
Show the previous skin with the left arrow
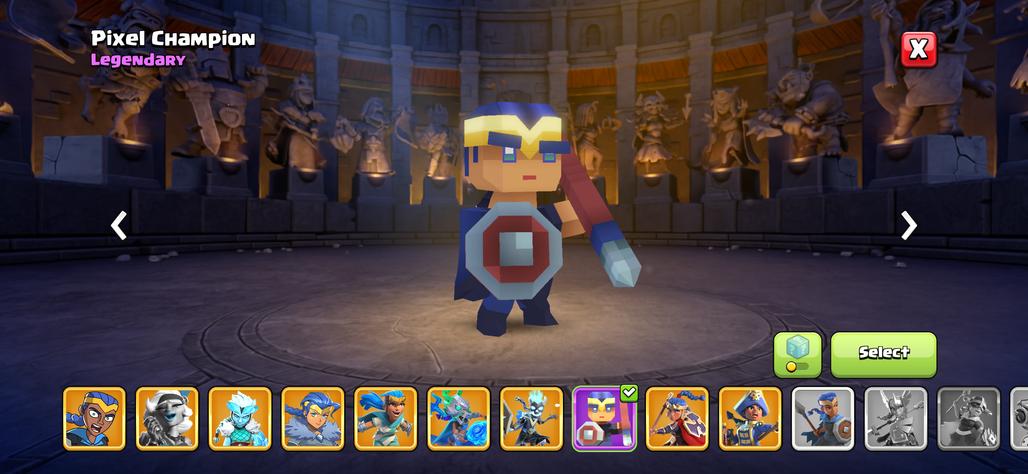click(x=119, y=225)
